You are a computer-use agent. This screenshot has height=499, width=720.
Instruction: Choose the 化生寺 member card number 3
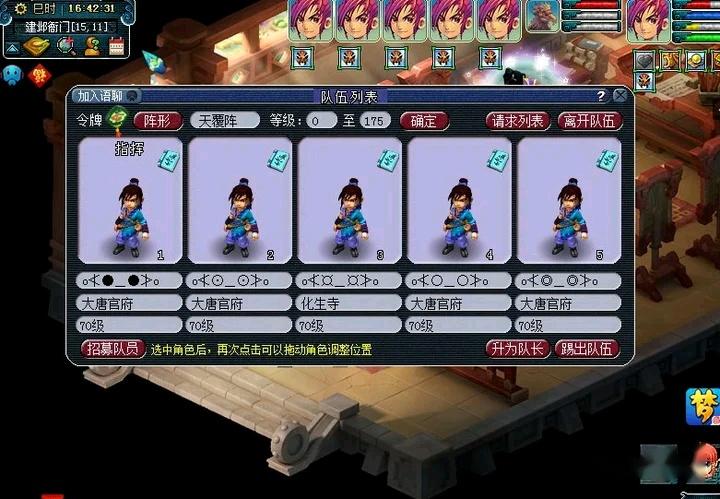point(350,200)
